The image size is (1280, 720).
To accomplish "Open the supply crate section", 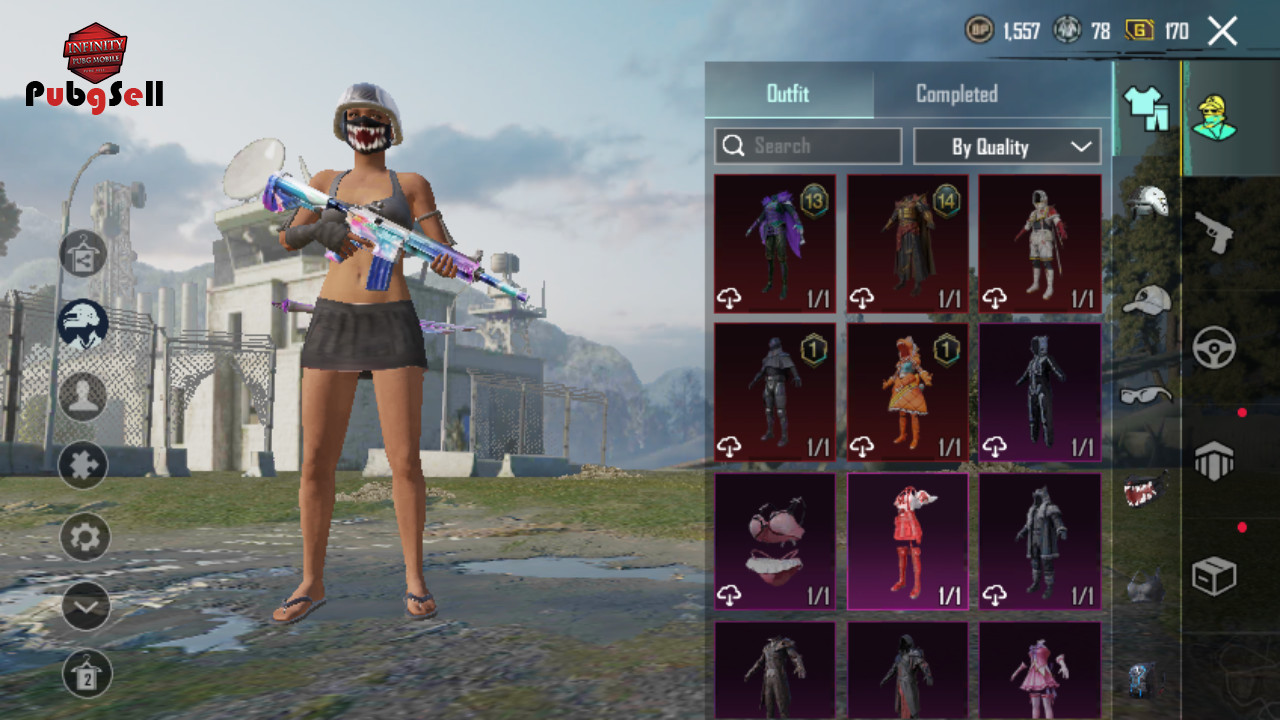I will coord(1214,575).
